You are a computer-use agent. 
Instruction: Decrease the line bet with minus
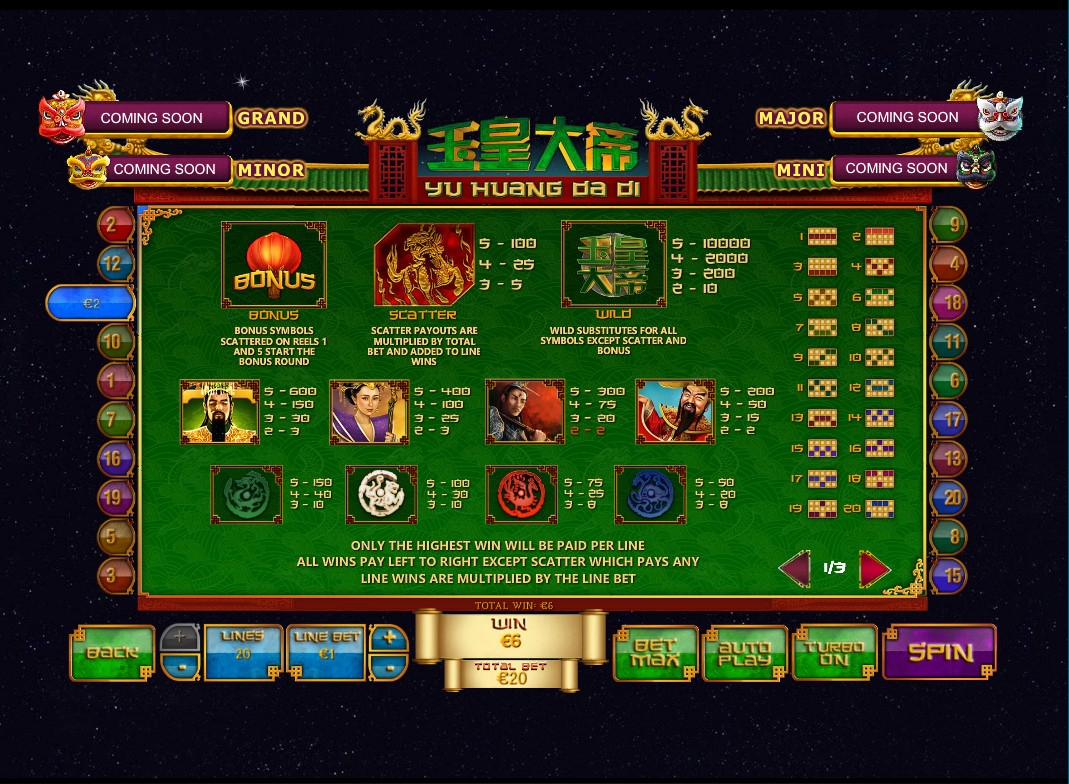(388, 667)
